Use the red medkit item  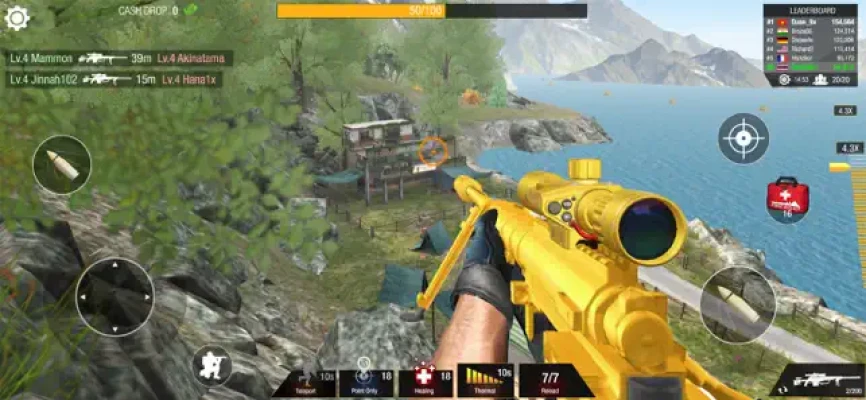click(788, 196)
